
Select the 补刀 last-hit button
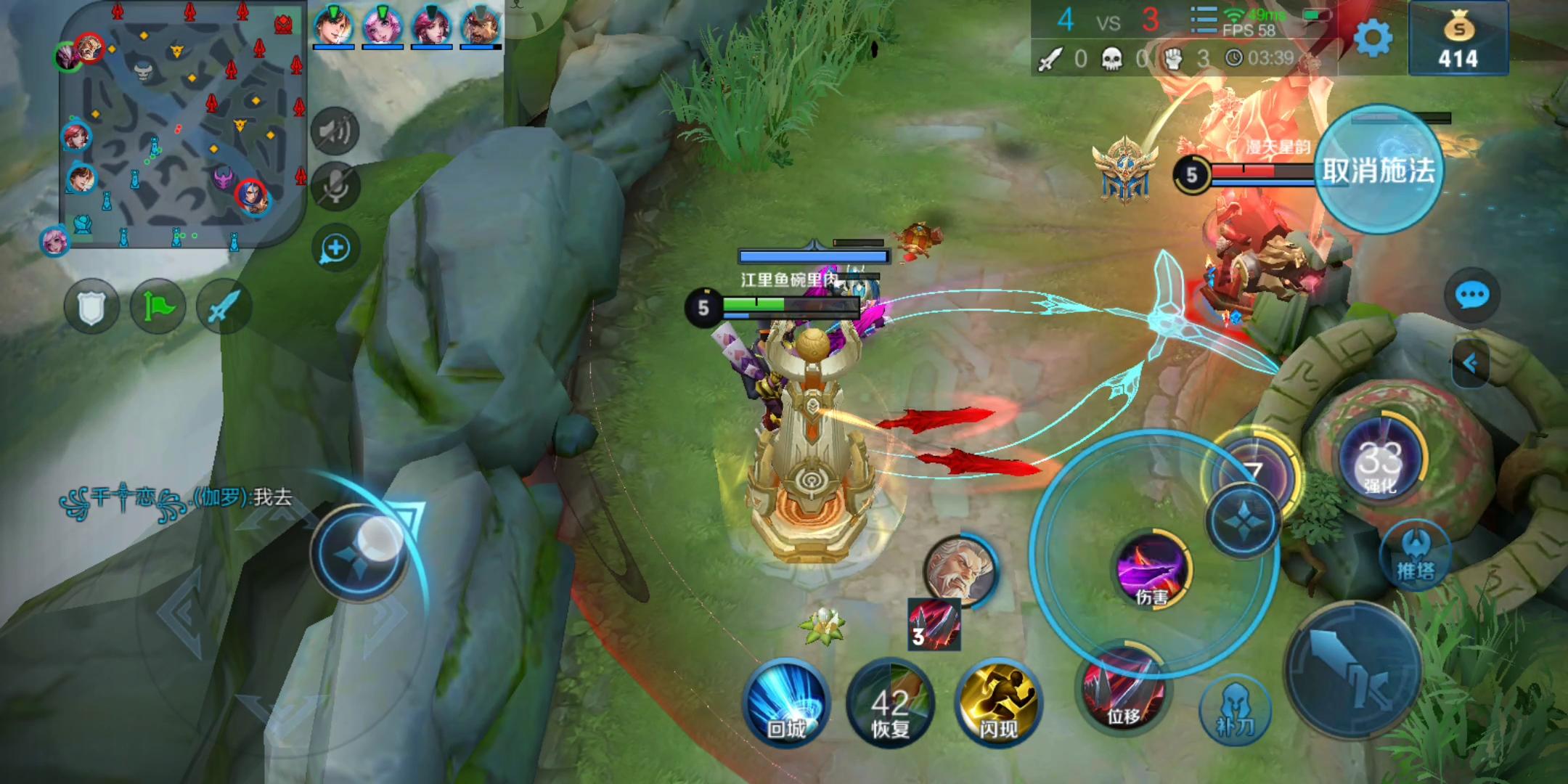pyautogui.click(x=1235, y=710)
